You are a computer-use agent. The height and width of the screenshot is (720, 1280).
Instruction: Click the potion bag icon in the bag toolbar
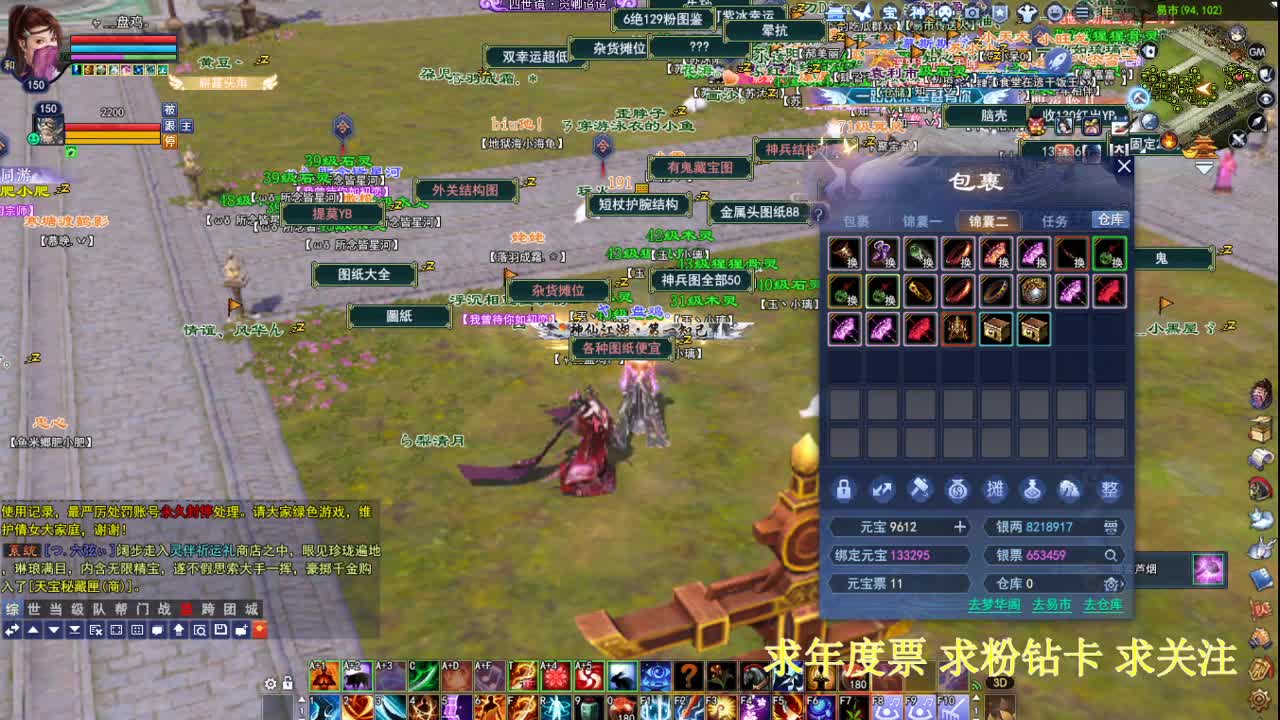1031,489
